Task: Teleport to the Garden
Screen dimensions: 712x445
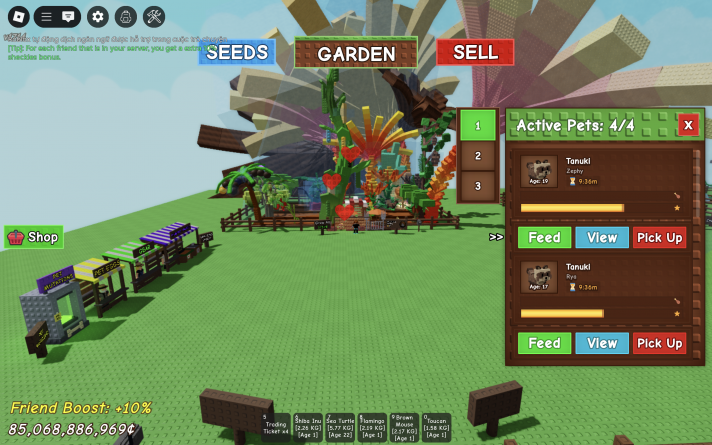Action: click(x=356, y=53)
